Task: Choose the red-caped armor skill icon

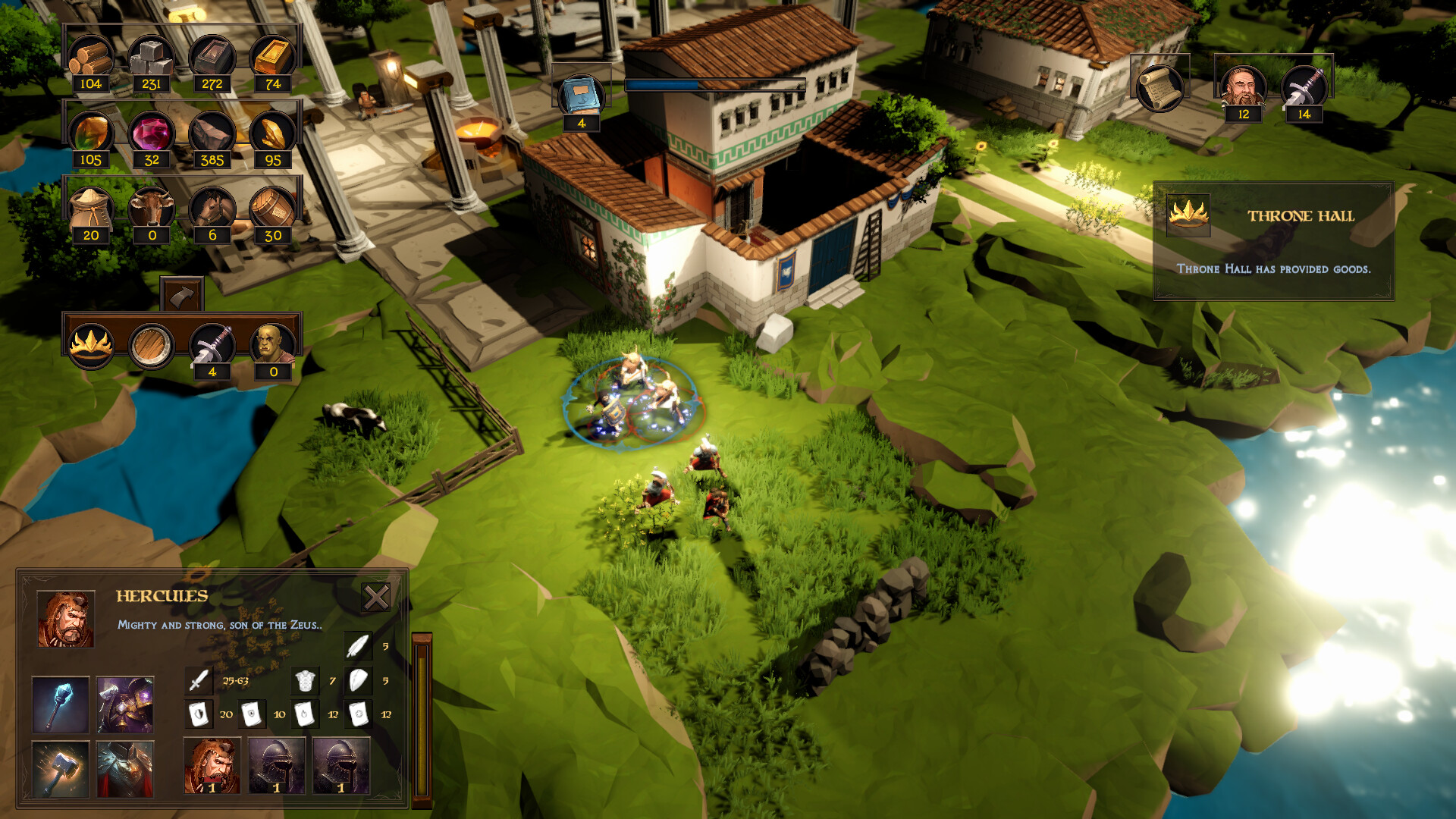Action: pyautogui.click(x=125, y=769)
